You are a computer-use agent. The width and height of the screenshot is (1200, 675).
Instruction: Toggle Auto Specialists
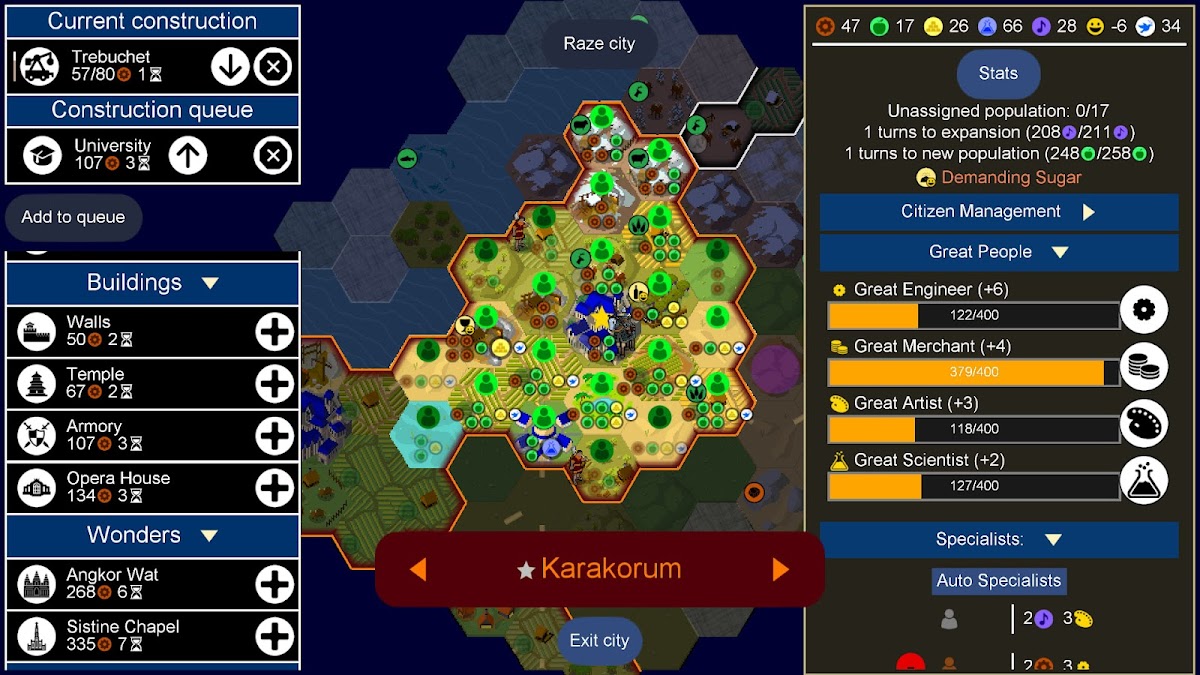pos(998,581)
